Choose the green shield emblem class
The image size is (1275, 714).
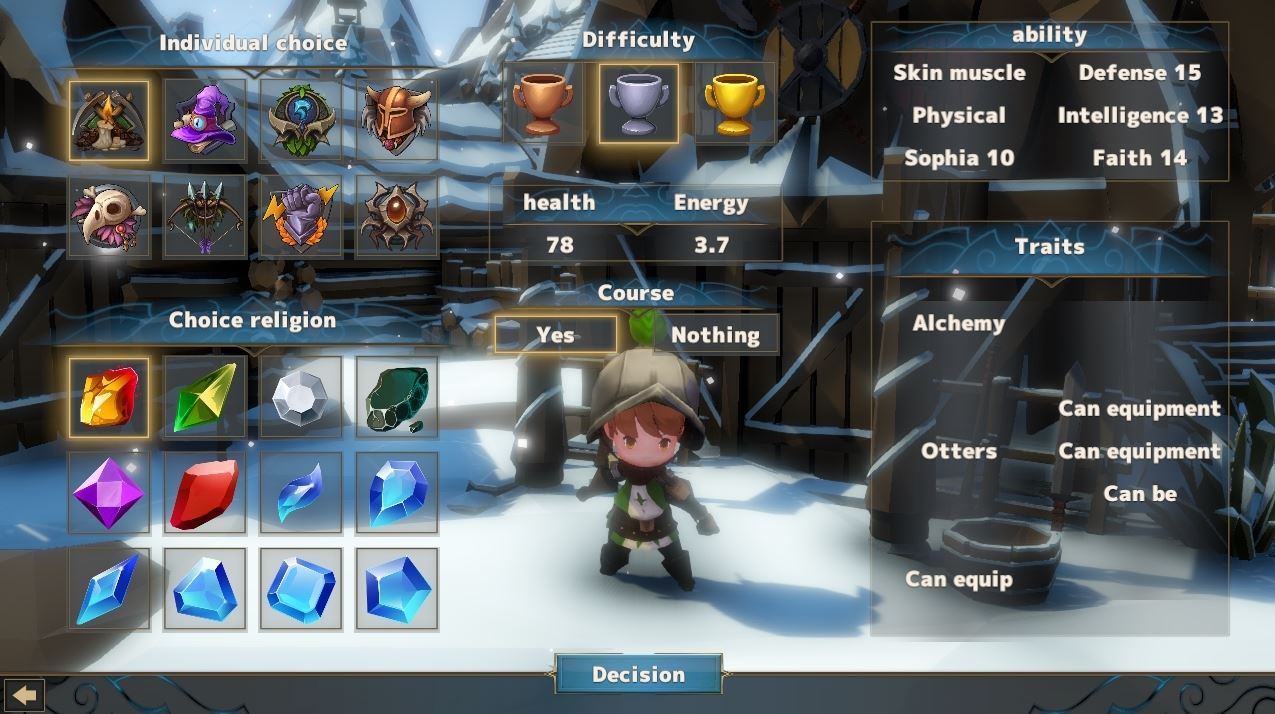click(x=301, y=120)
